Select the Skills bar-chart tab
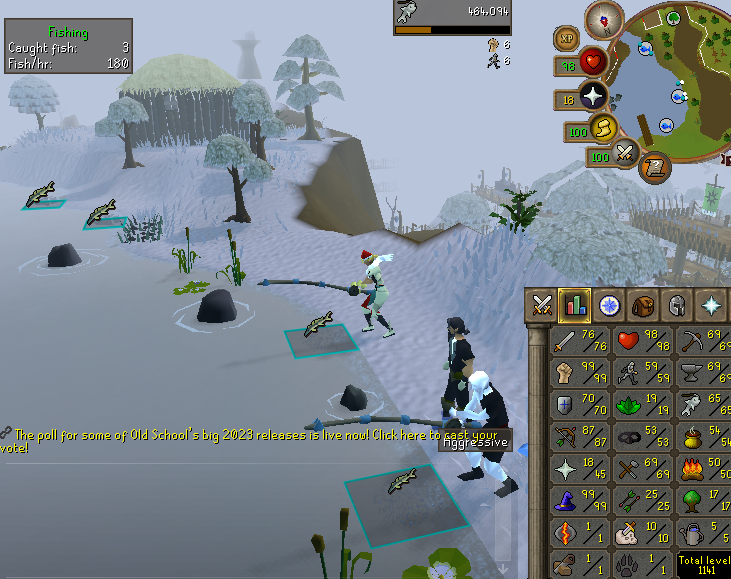This screenshot has height=579, width=731. click(x=575, y=305)
